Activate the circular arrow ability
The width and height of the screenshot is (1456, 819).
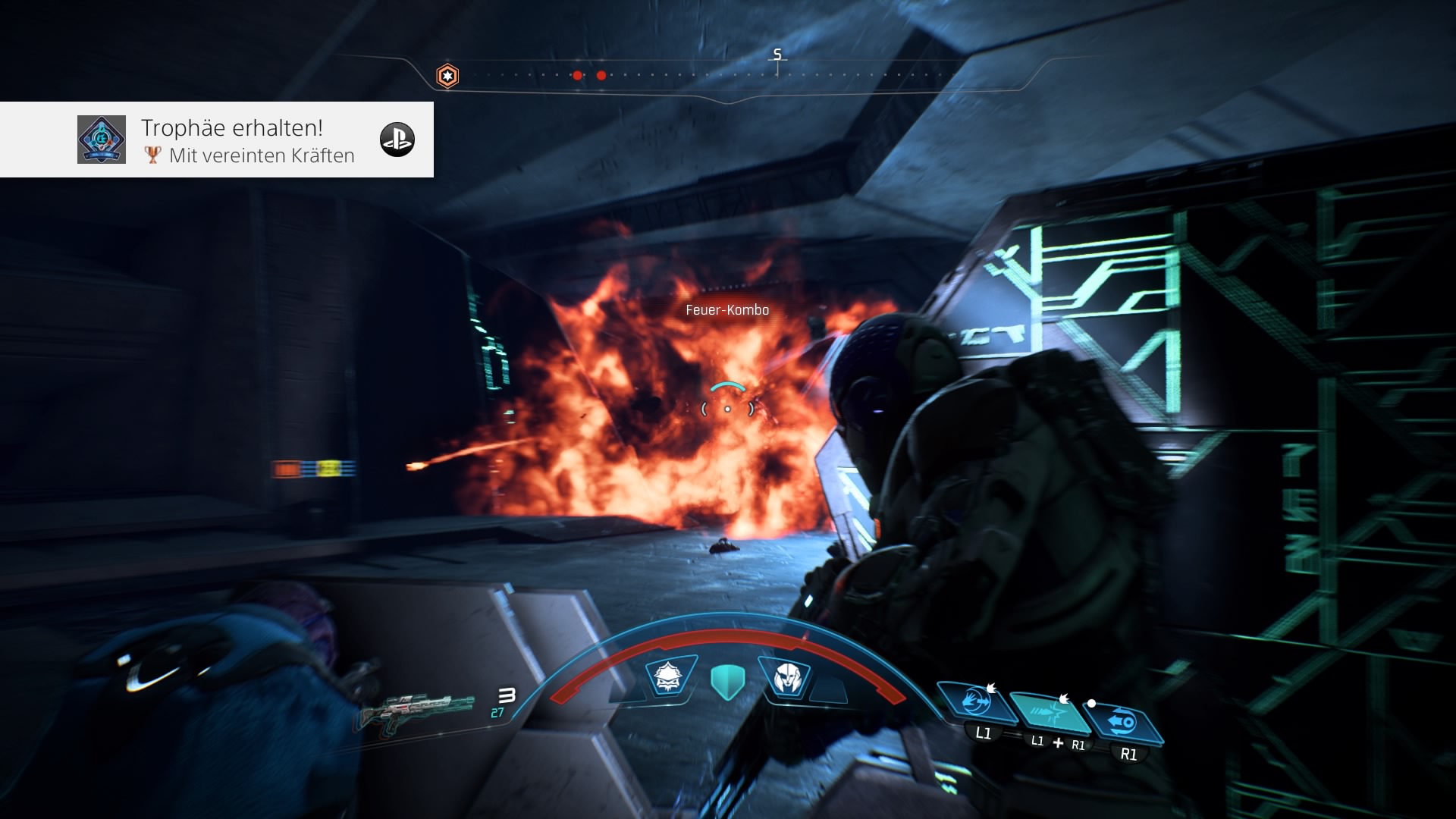pos(1123,722)
